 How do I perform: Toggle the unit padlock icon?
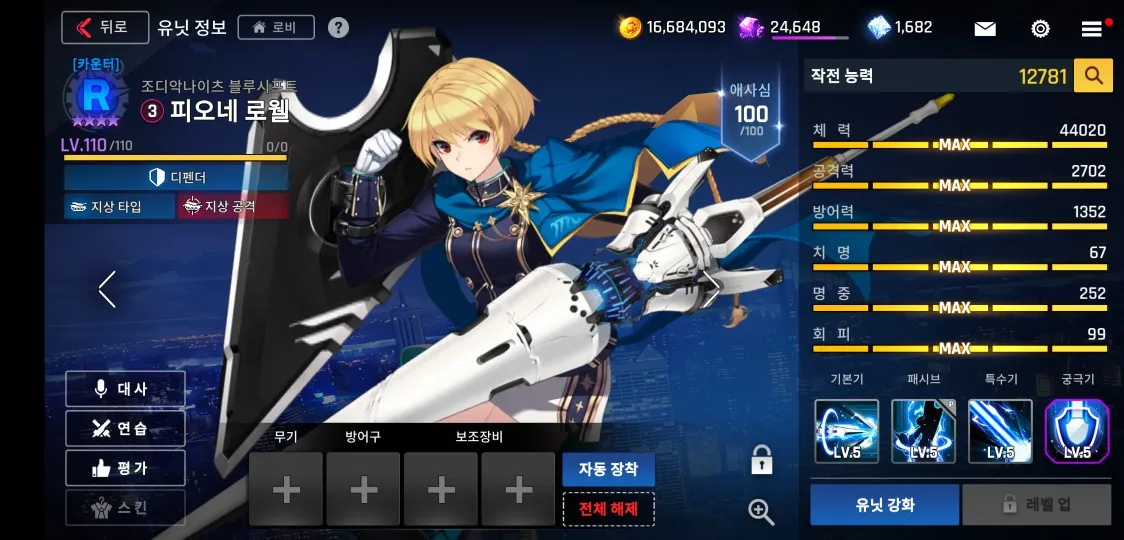pos(762,461)
